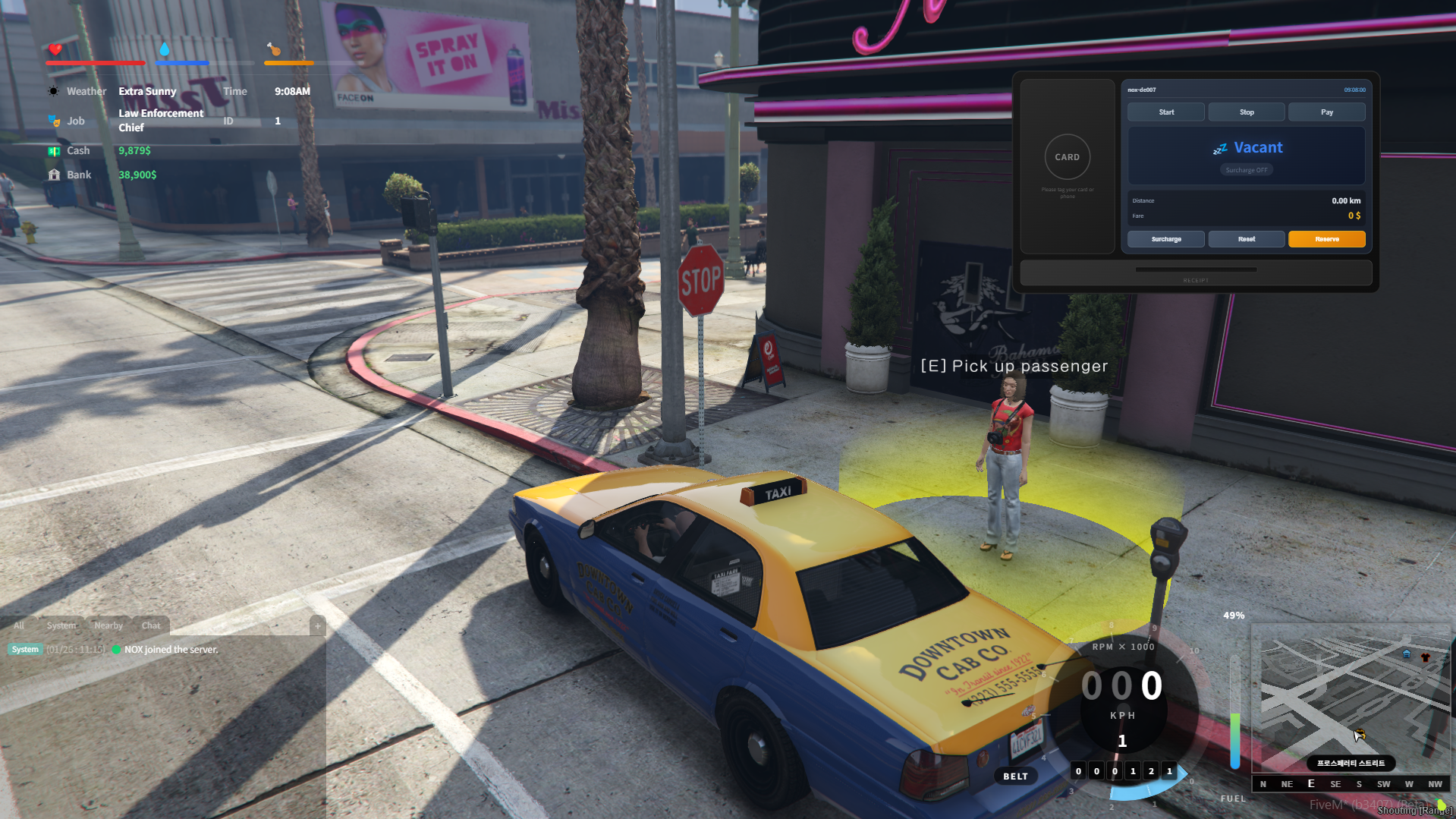This screenshot has height=819, width=1456.
Task: Click the Pay button on the meter
Action: point(1326,112)
